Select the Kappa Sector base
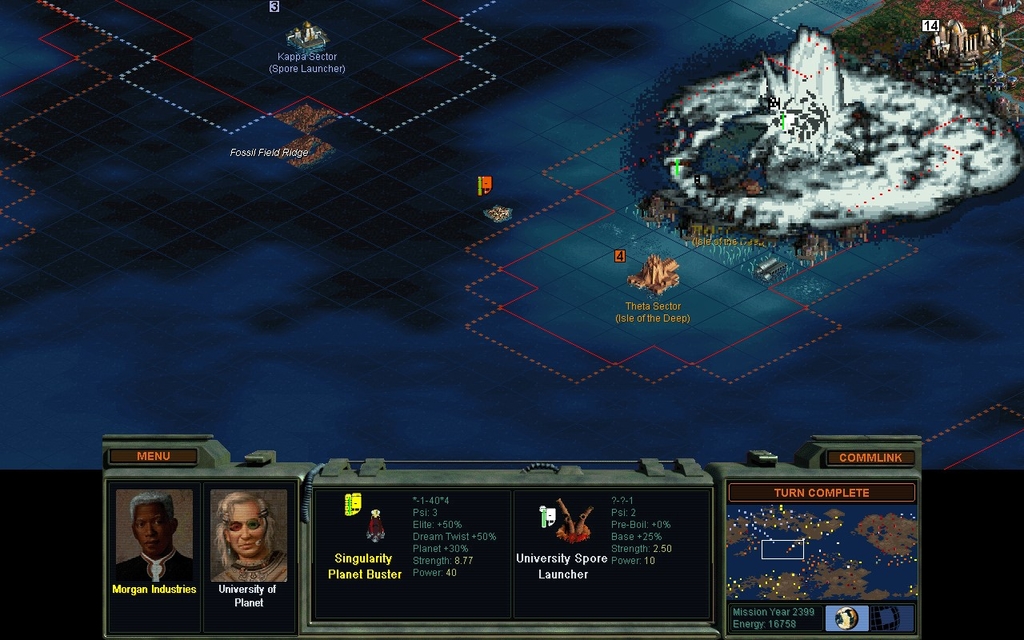This screenshot has width=1024, height=640. tap(307, 36)
